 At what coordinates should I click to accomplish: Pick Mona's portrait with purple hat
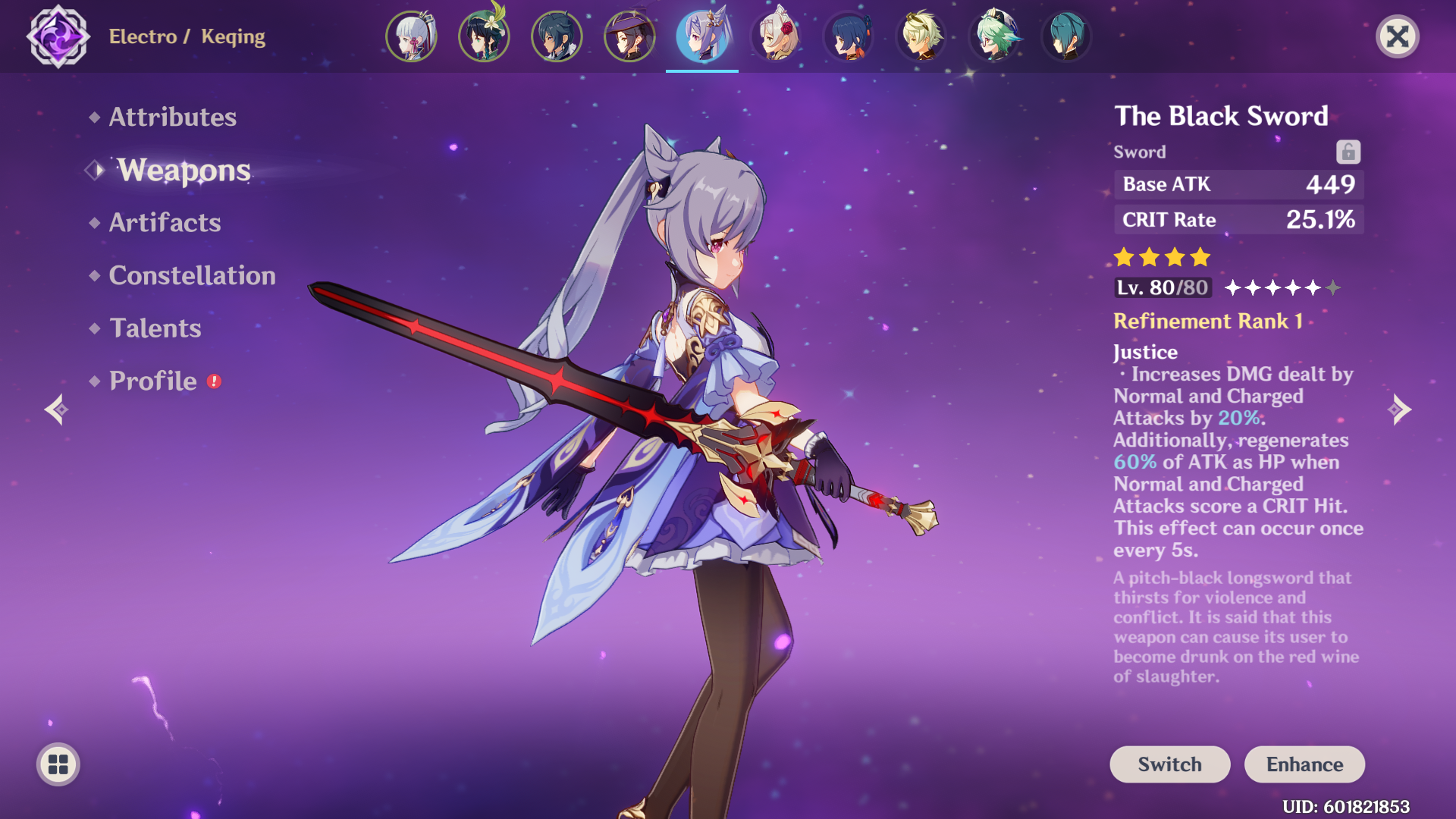click(x=629, y=36)
